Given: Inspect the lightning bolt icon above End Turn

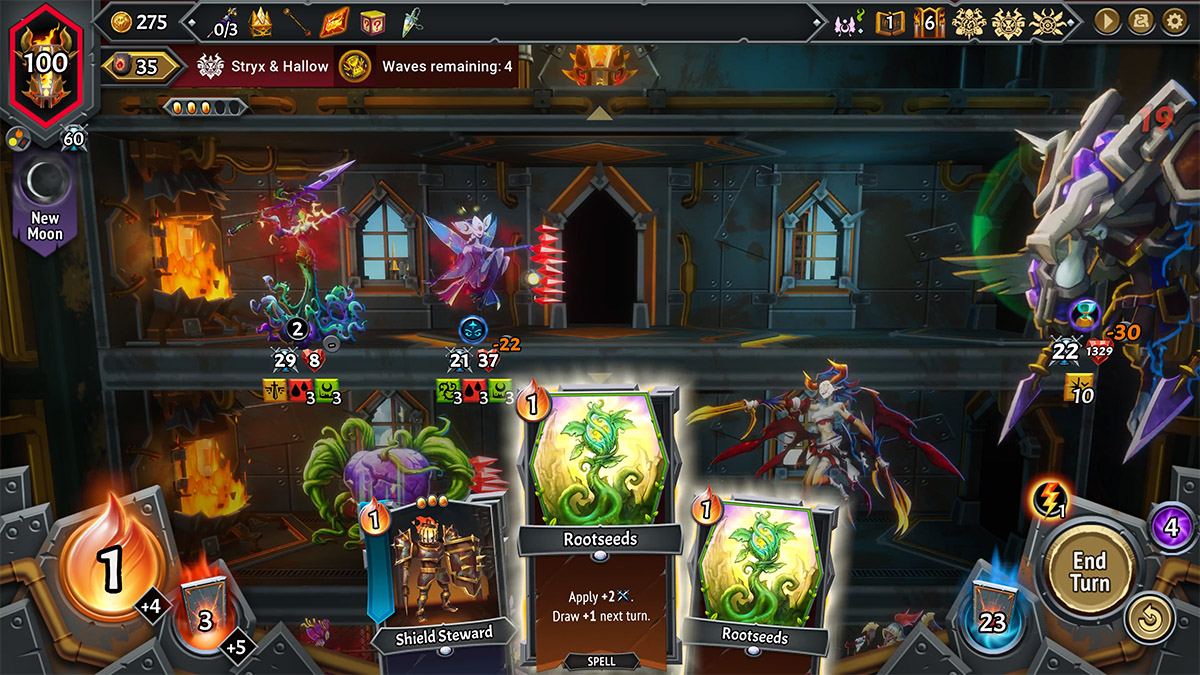Looking at the screenshot, I should [x=1050, y=497].
